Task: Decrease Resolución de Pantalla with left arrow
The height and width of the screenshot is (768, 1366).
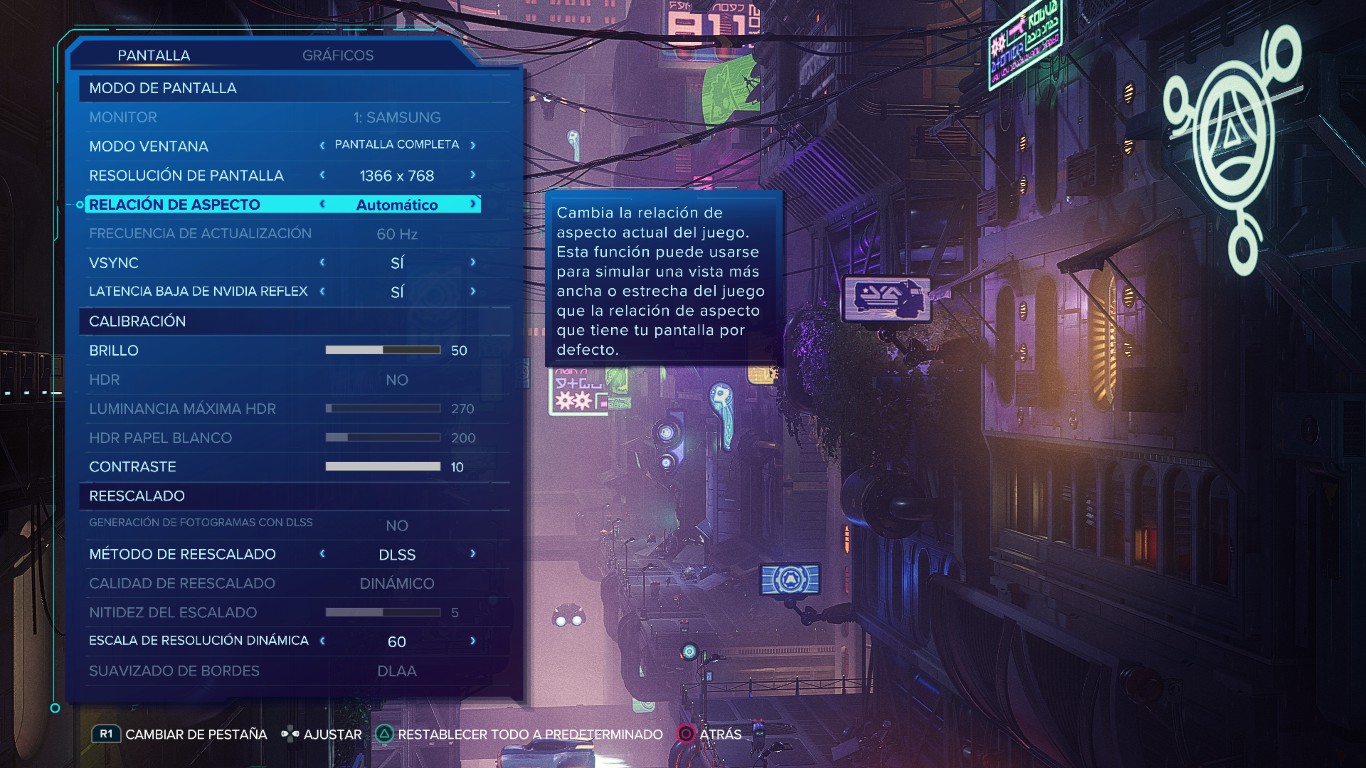Action: click(x=322, y=175)
